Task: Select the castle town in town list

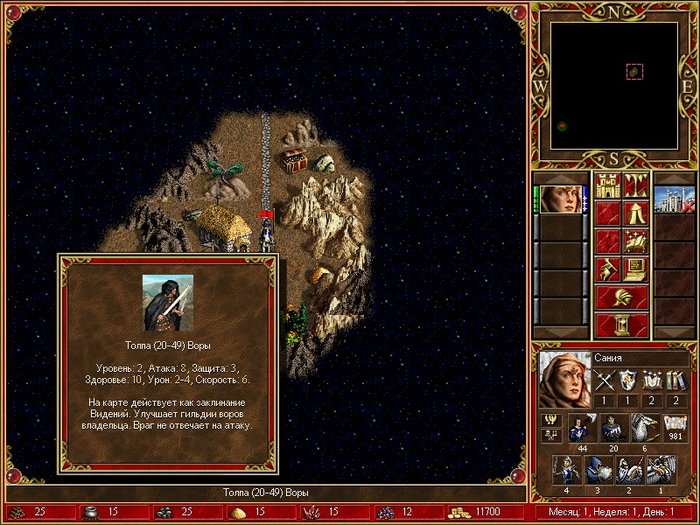Action: (674, 198)
